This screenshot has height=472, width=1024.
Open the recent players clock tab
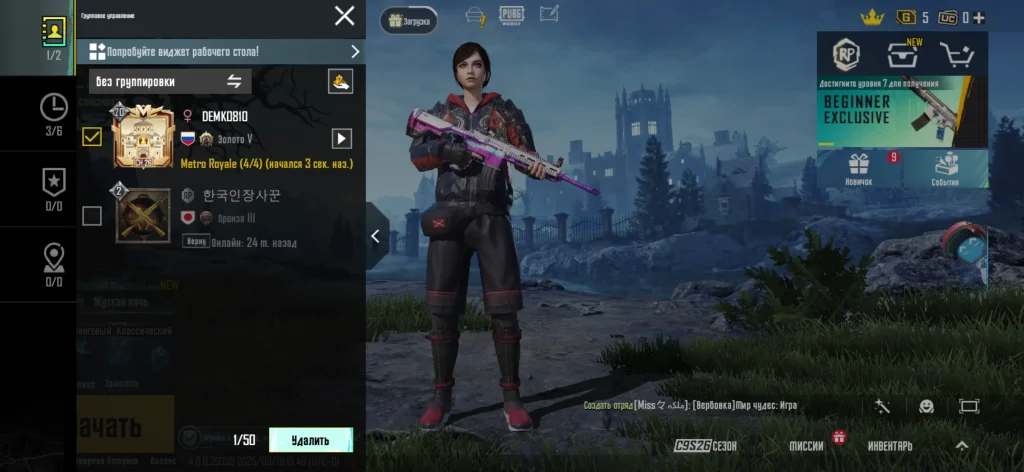[53, 112]
